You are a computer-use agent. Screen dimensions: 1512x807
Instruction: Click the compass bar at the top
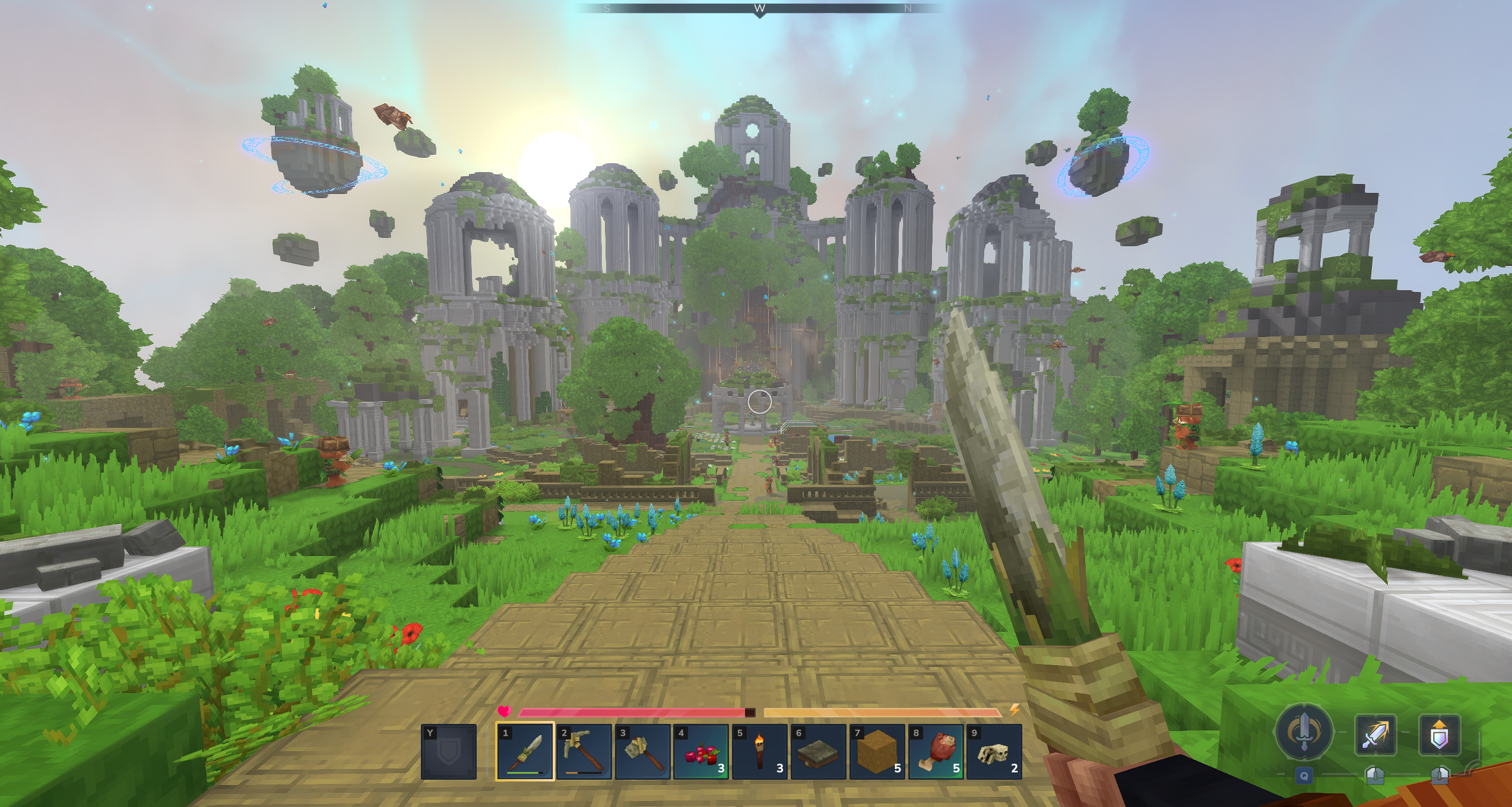pos(759,8)
